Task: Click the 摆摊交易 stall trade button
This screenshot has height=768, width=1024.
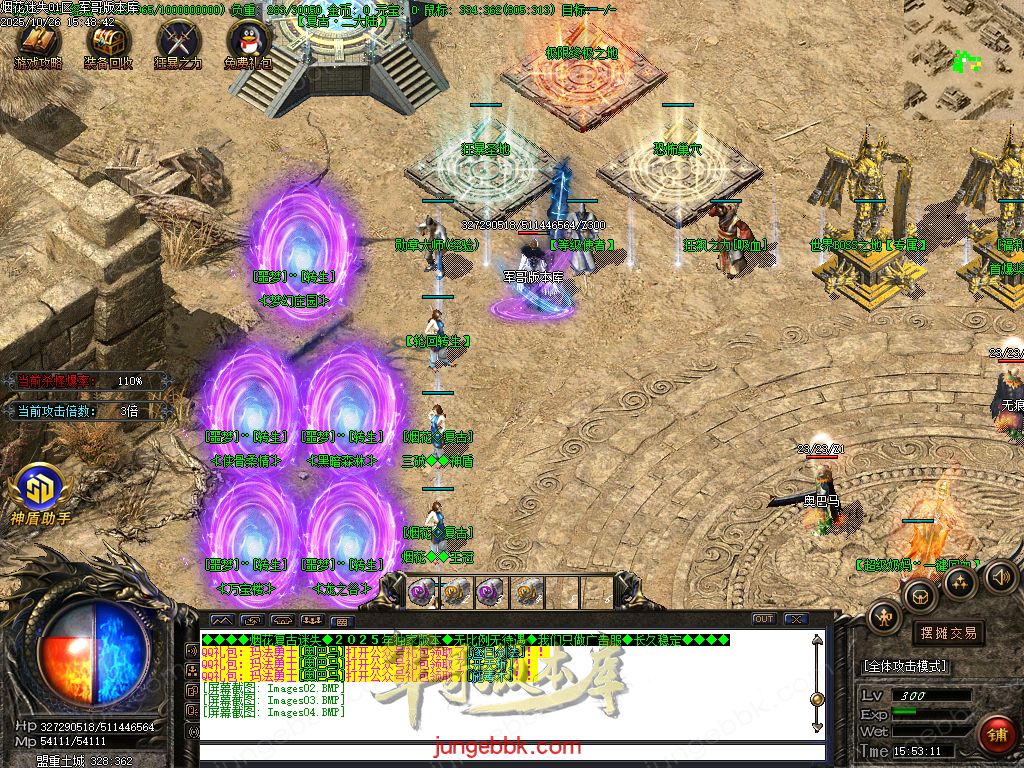Action: point(947,633)
